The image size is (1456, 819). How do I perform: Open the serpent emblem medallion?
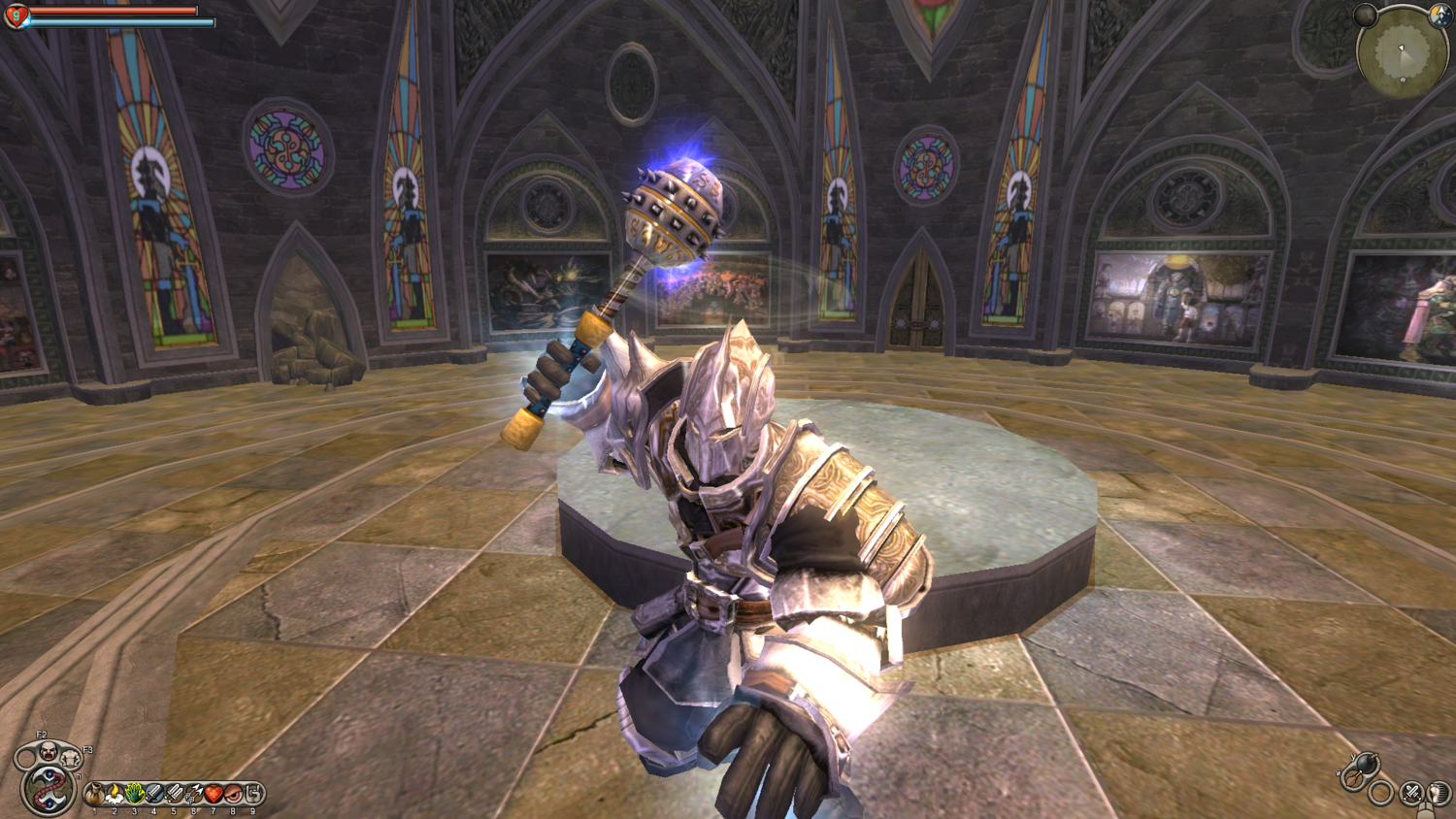coord(46,790)
